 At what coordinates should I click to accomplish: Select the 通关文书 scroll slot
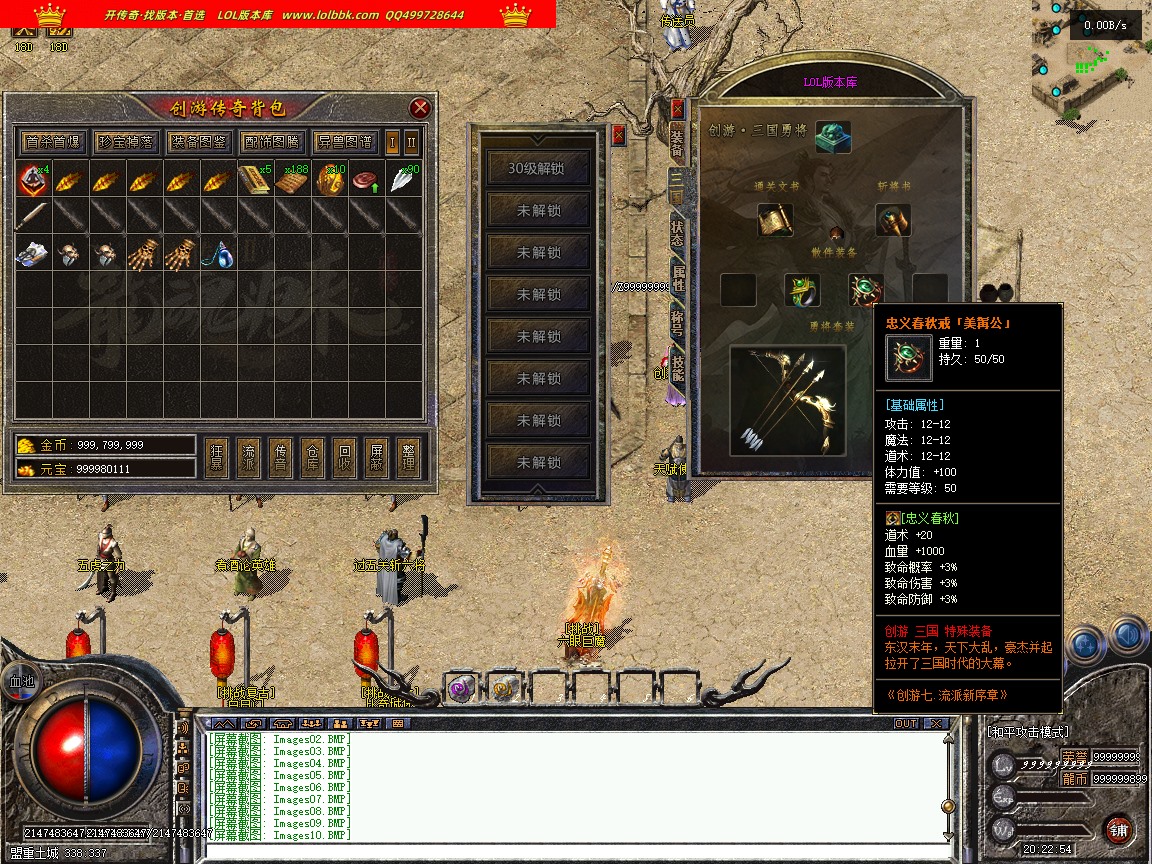pyautogui.click(x=774, y=221)
